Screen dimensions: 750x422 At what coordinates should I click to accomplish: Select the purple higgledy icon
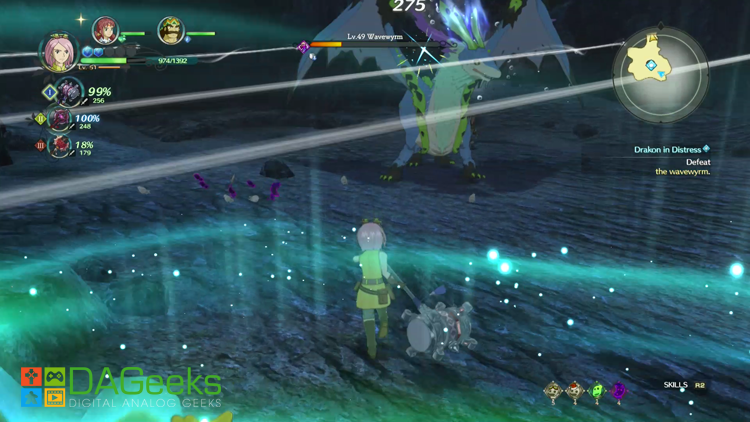point(618,391)
